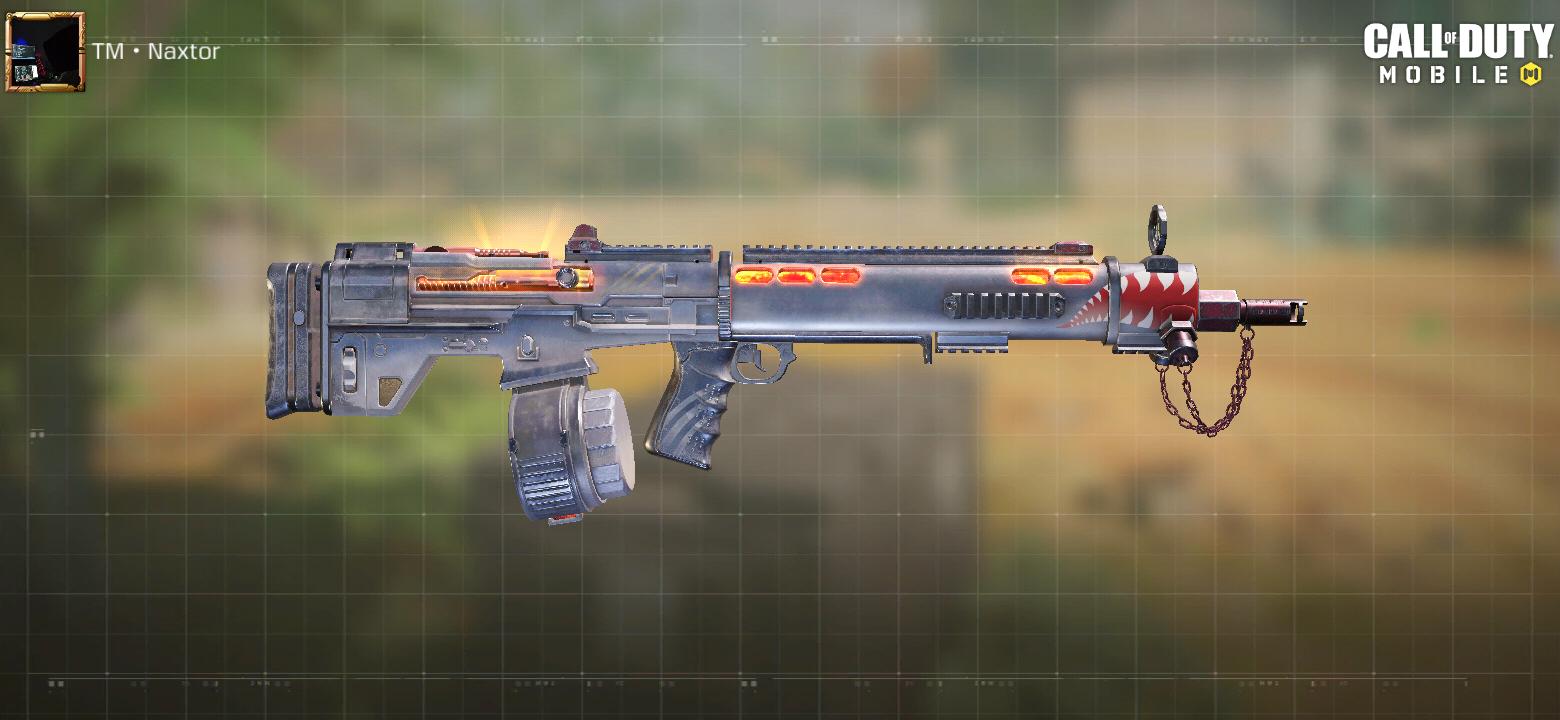Open the TM • Naxtor player profile avatar

coord(45,50)
